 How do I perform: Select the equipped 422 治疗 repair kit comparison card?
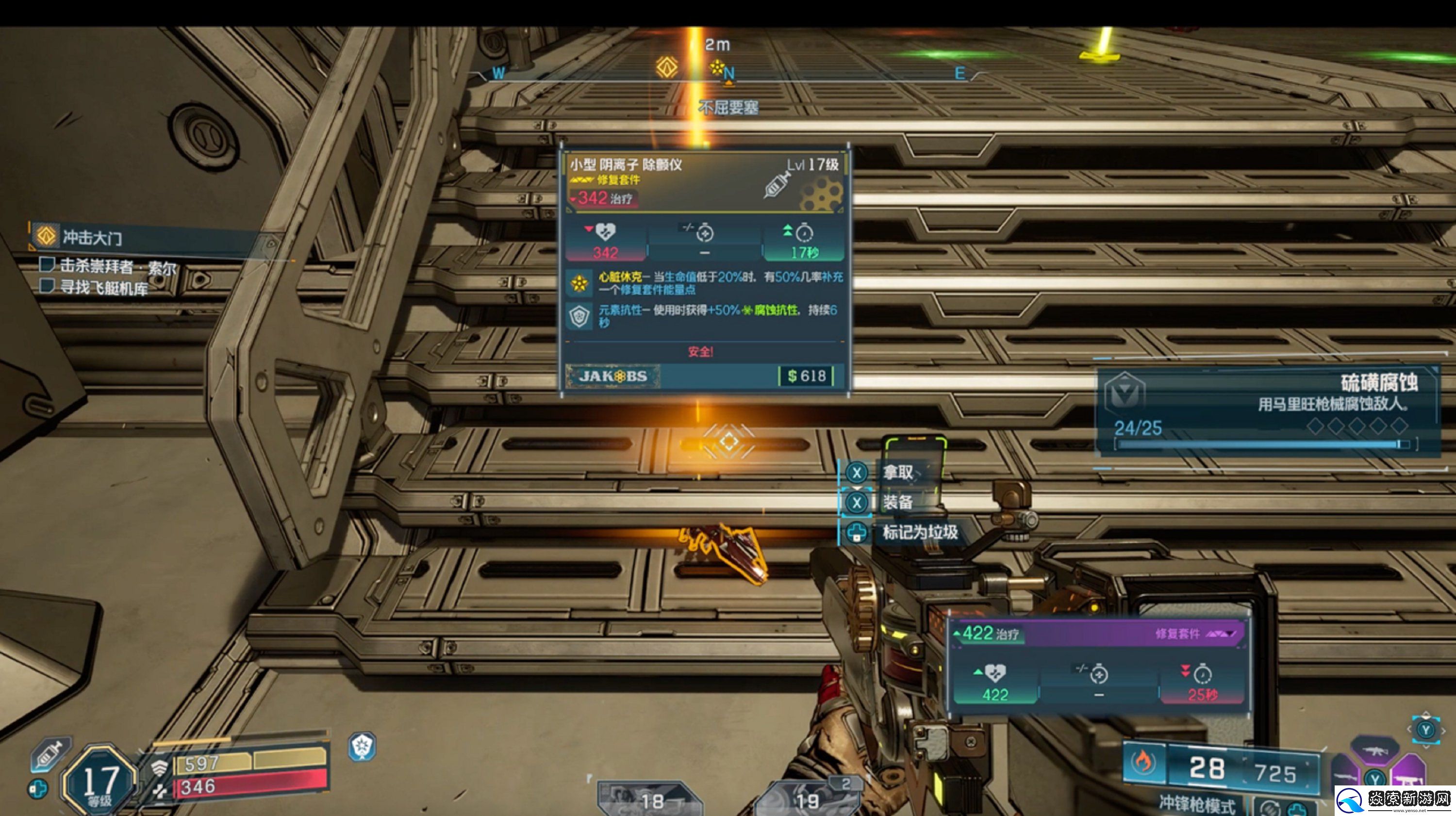coord(1099,667)
